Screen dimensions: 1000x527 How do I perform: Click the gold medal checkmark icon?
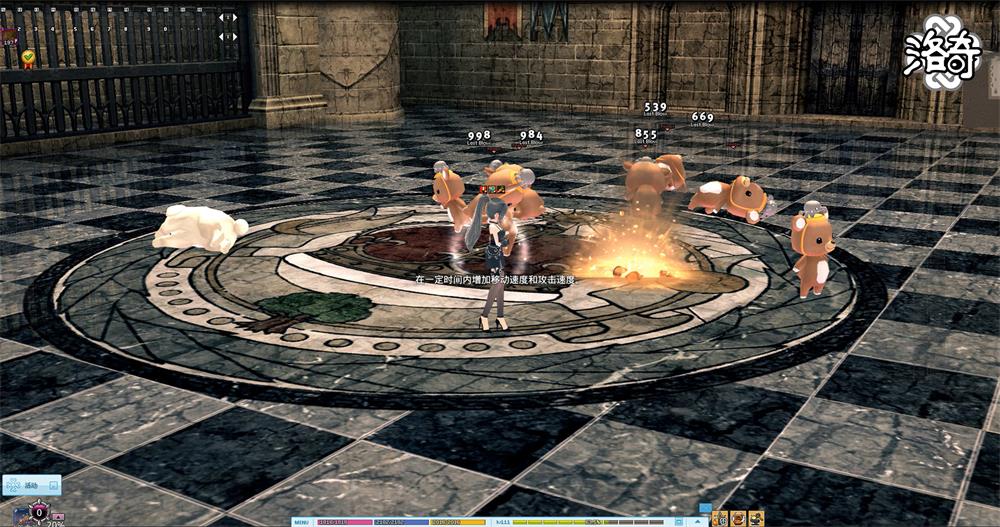pyautogui.click(x=29, y=58)
